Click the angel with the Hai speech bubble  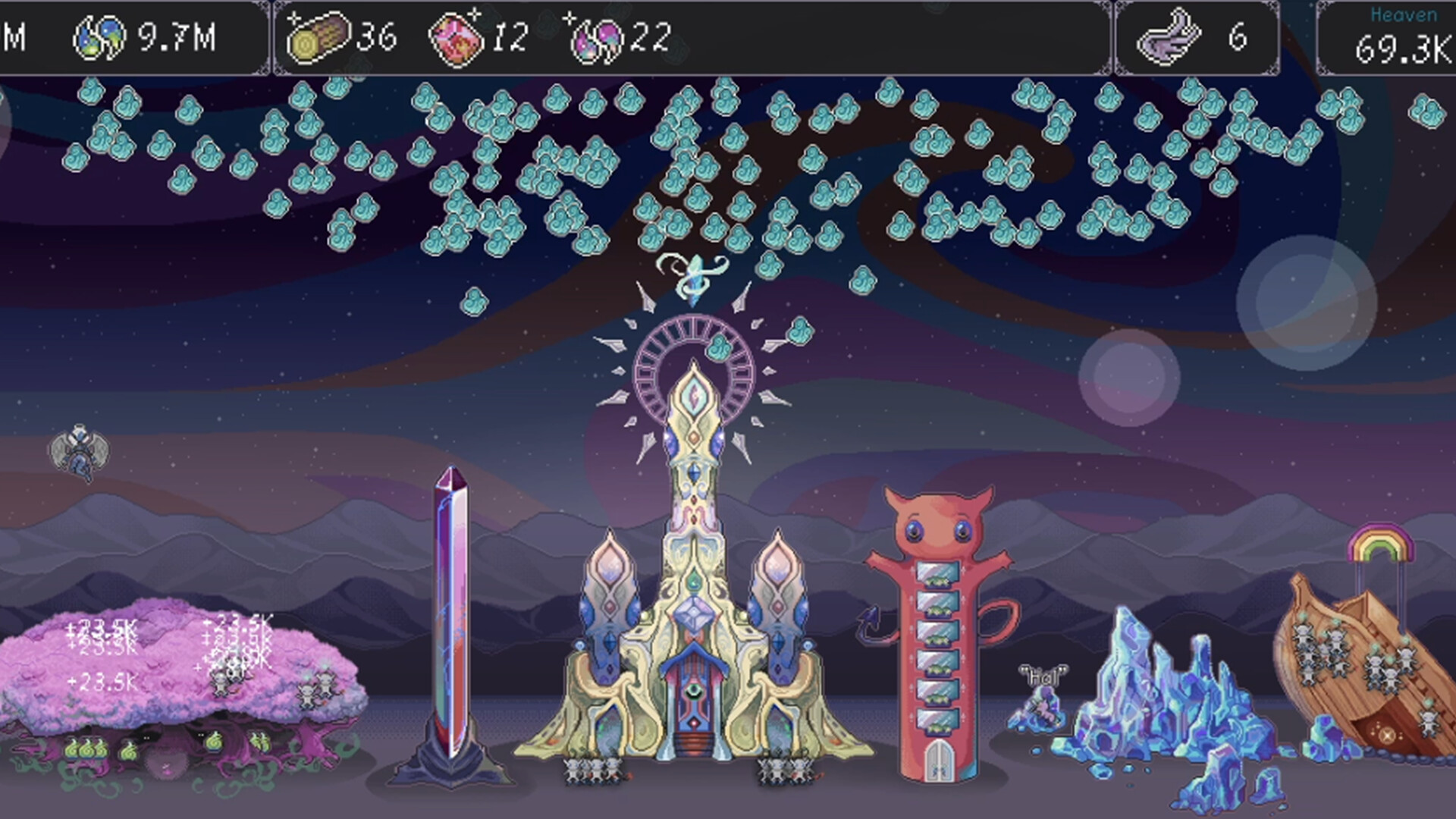pos(1042,713)
